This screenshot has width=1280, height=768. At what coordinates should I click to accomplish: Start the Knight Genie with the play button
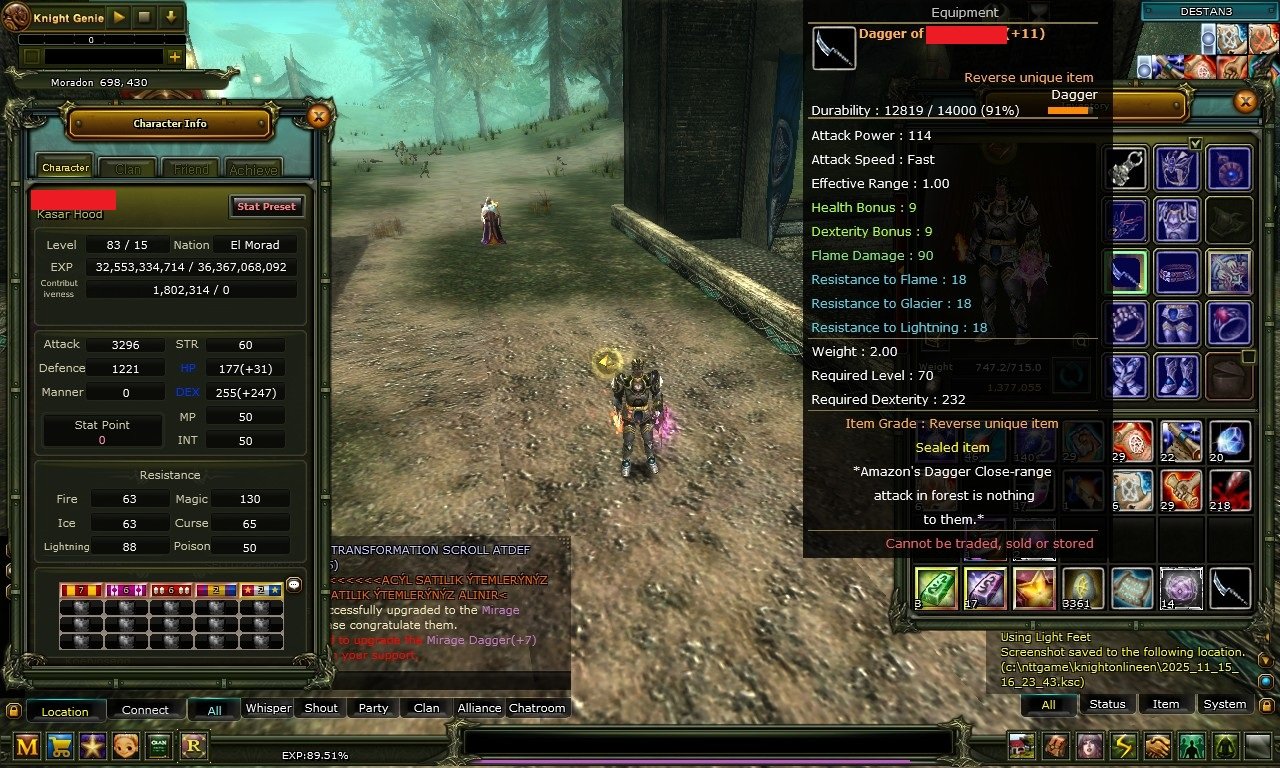118,17
